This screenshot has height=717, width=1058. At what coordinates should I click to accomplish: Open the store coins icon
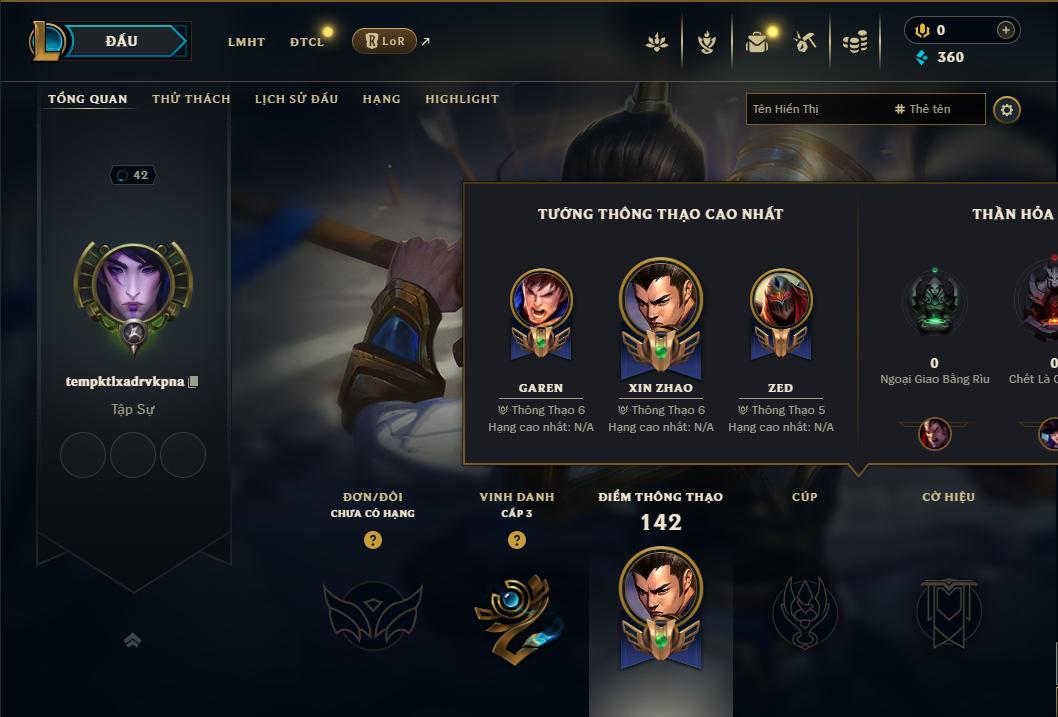(x=854, y=42)
